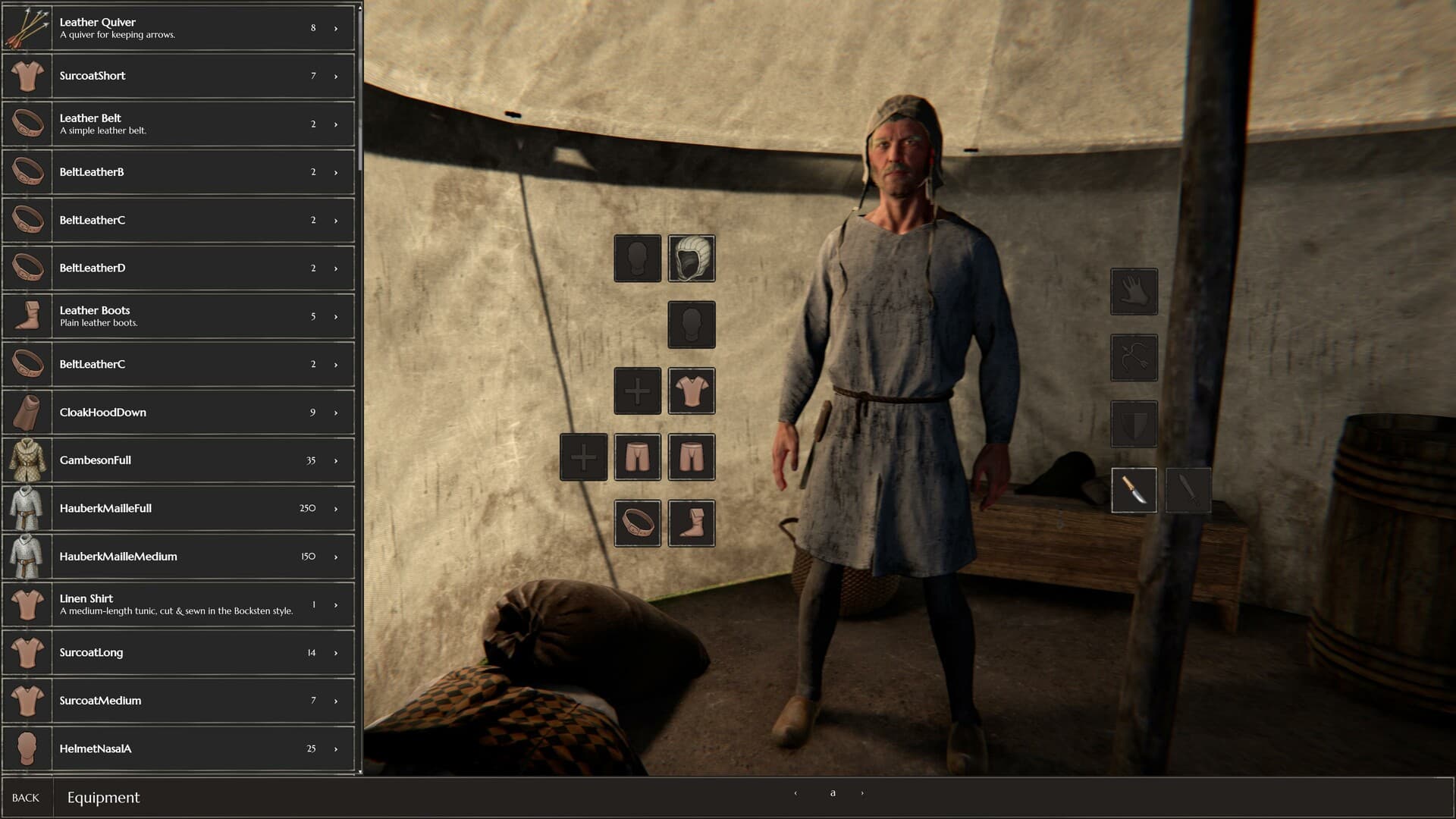The width and height of the screenshot is (1456, 819).
Task: Select the belt equipment slot
Action: click(637, 524)
